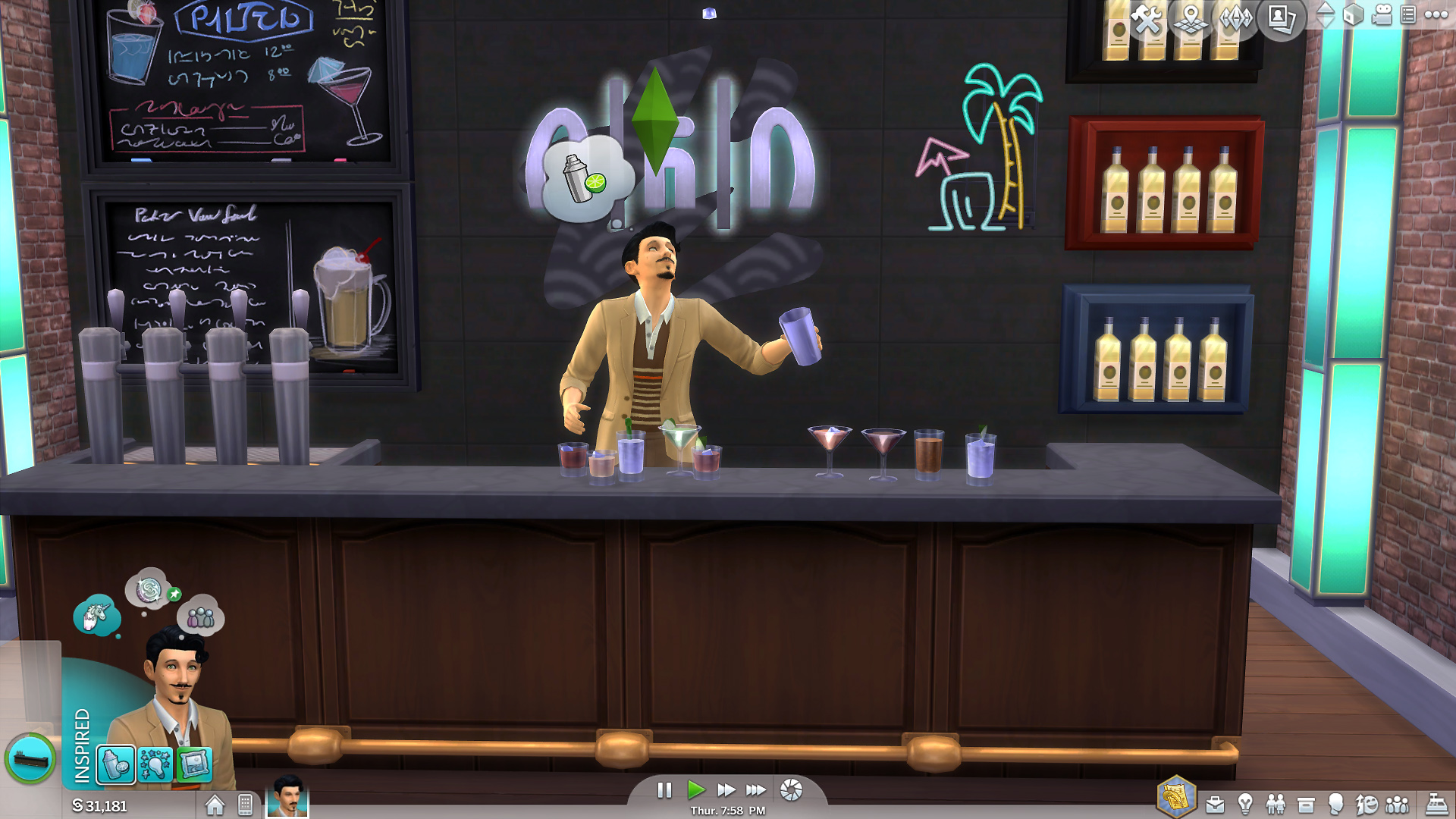Toggle wall view with the cube icon

(x=1354, y=15)
